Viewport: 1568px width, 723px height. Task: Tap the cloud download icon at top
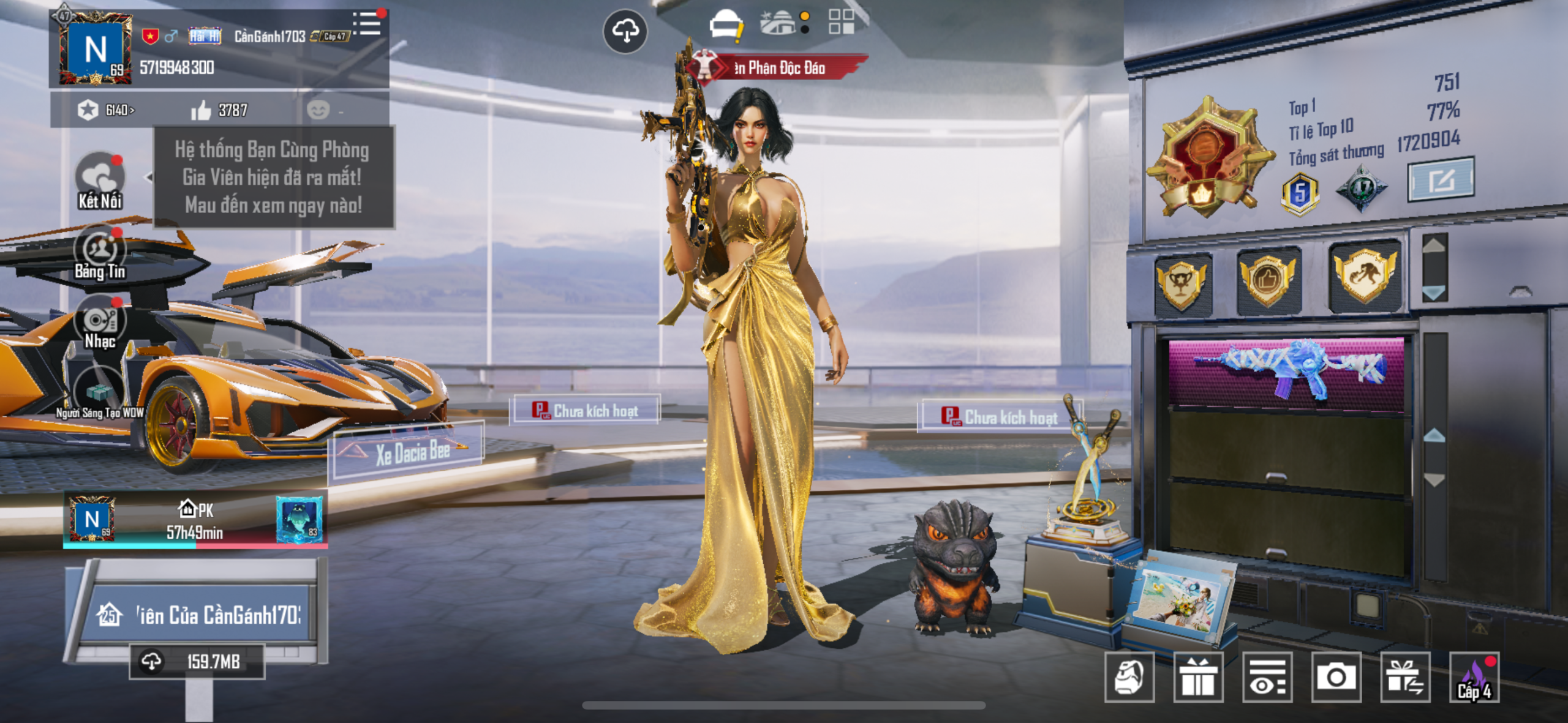point(625,31)
